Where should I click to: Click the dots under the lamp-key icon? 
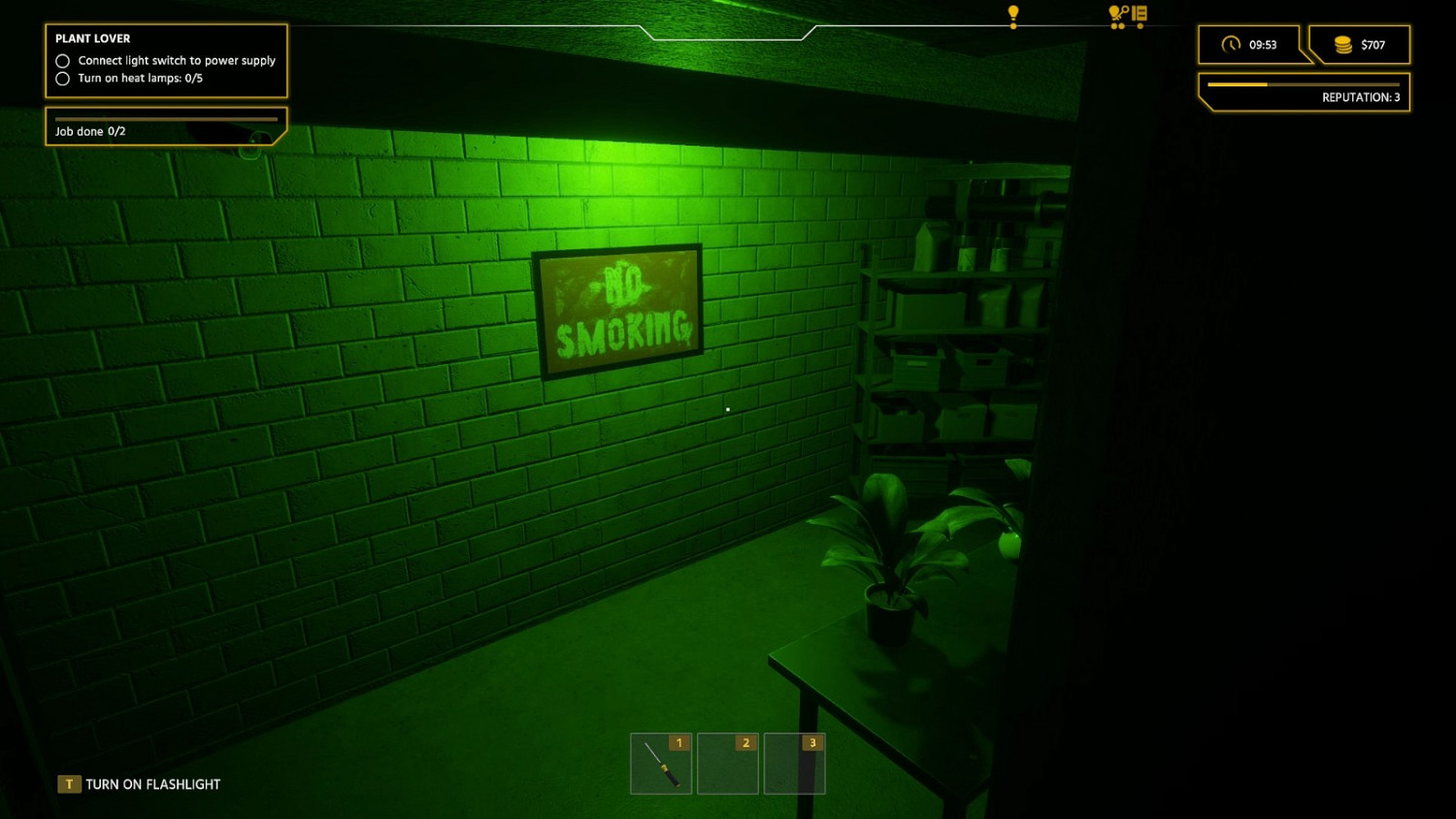coord(1116,24)
